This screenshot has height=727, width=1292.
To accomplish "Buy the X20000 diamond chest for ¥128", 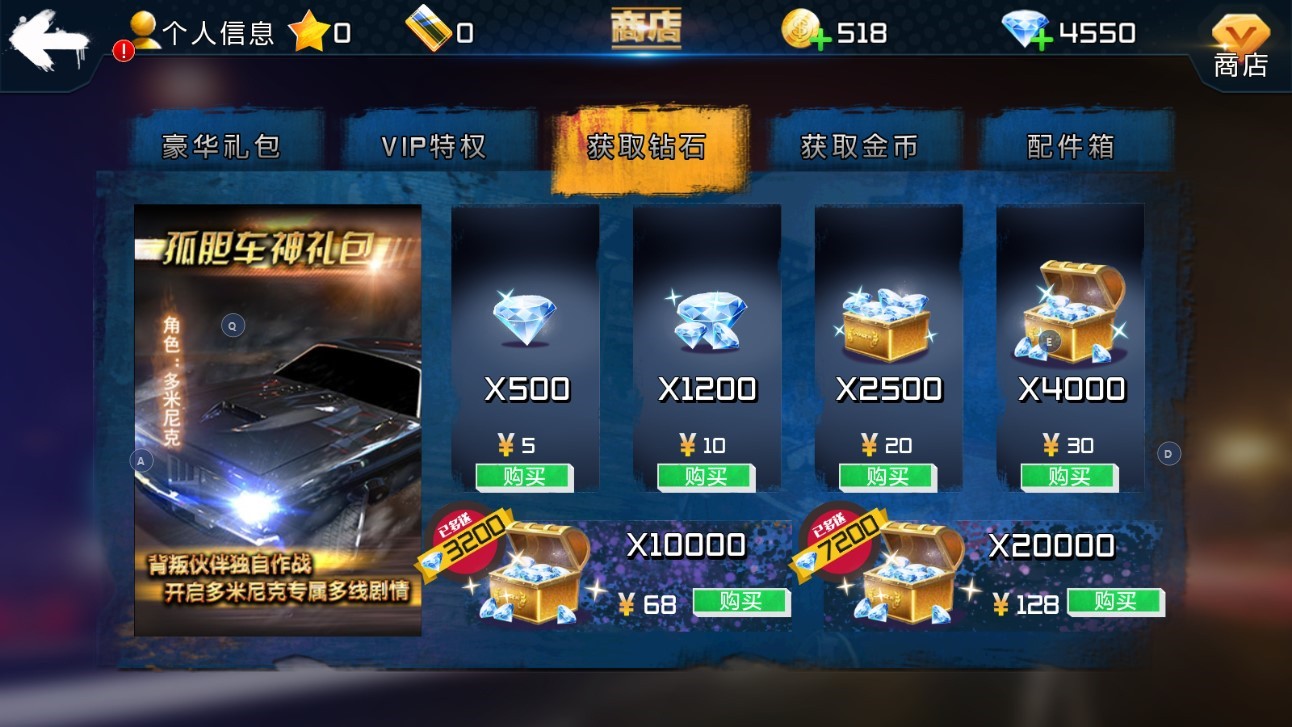I will point(1115,601).
